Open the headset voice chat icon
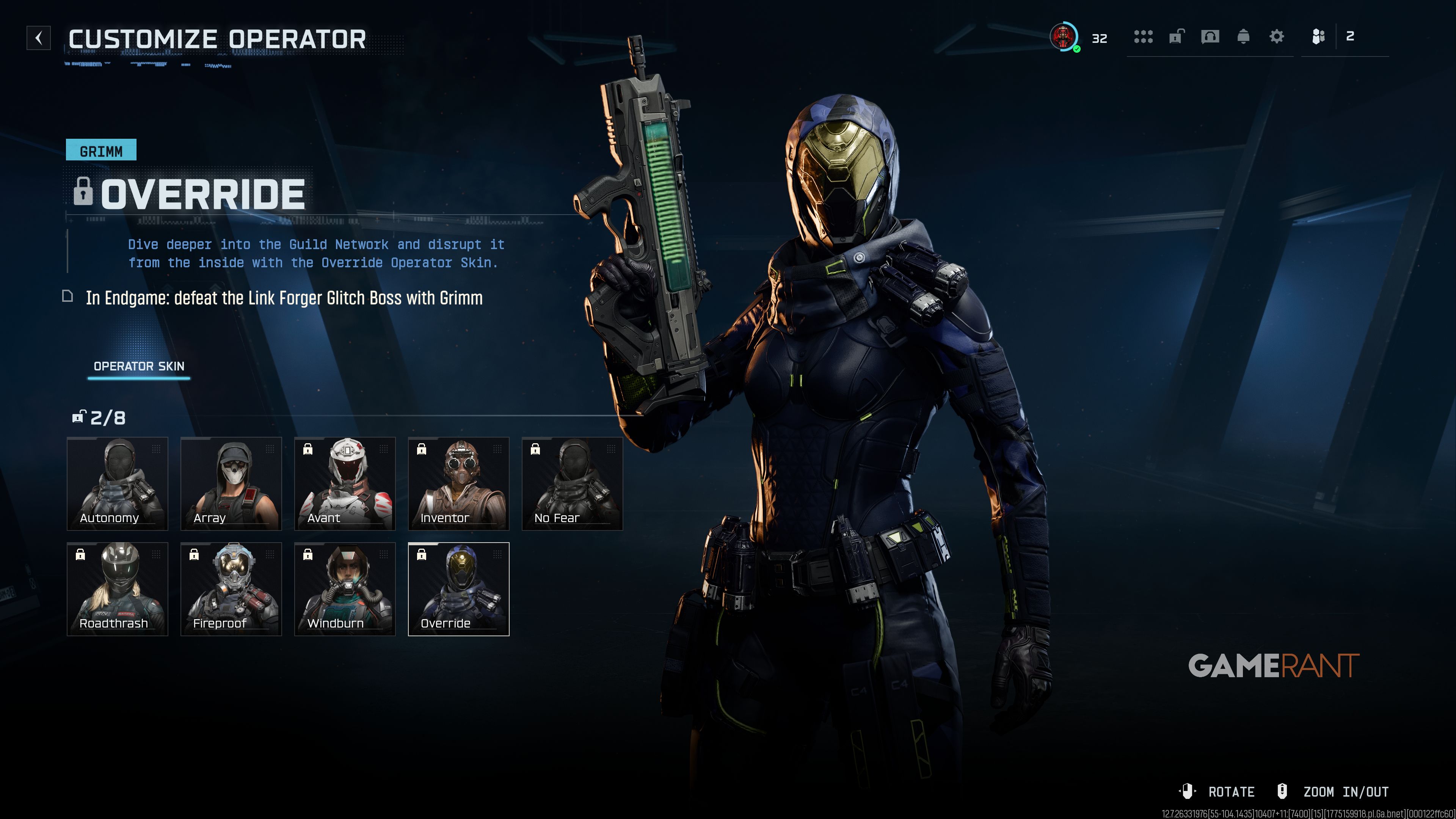This screenshot has height=819, width=1456. [1210, 37]
